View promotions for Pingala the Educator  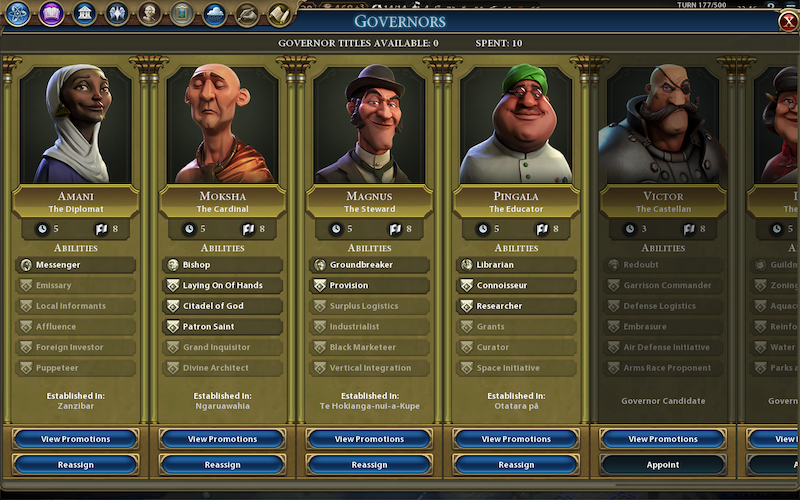[x=516, y=439]
